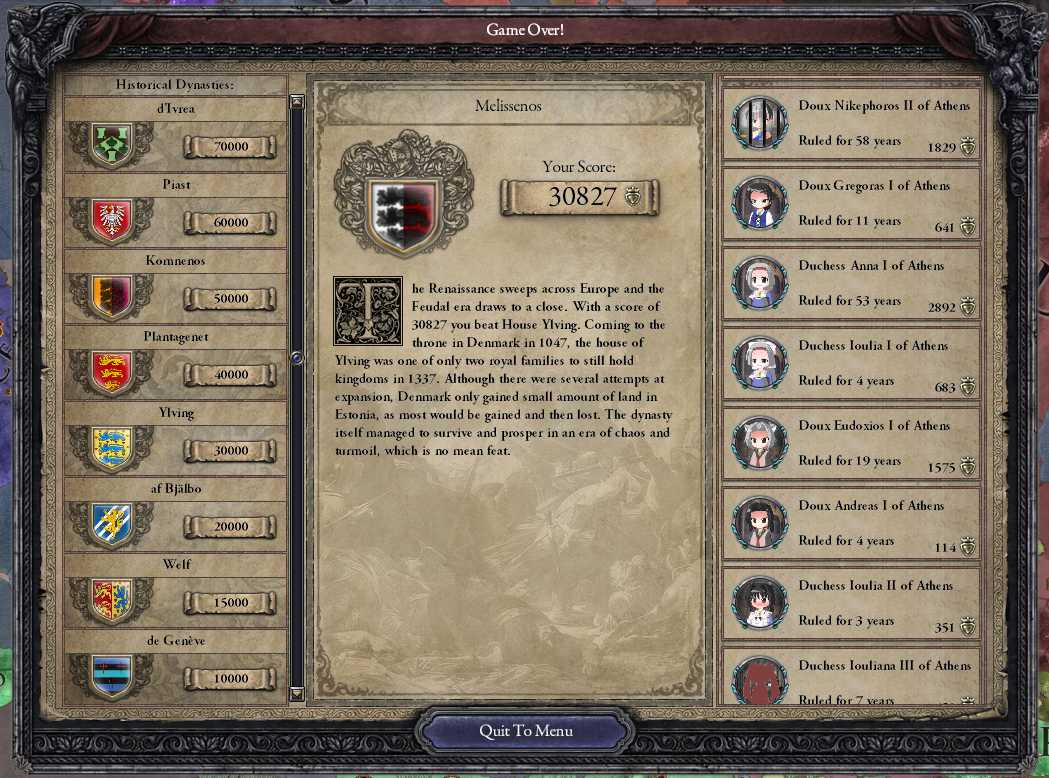Select Duchess Iouliana III of Athens portrait
Image resolution: width=1049 pixels, height=778 pixels.
click(x=760, y=680)
